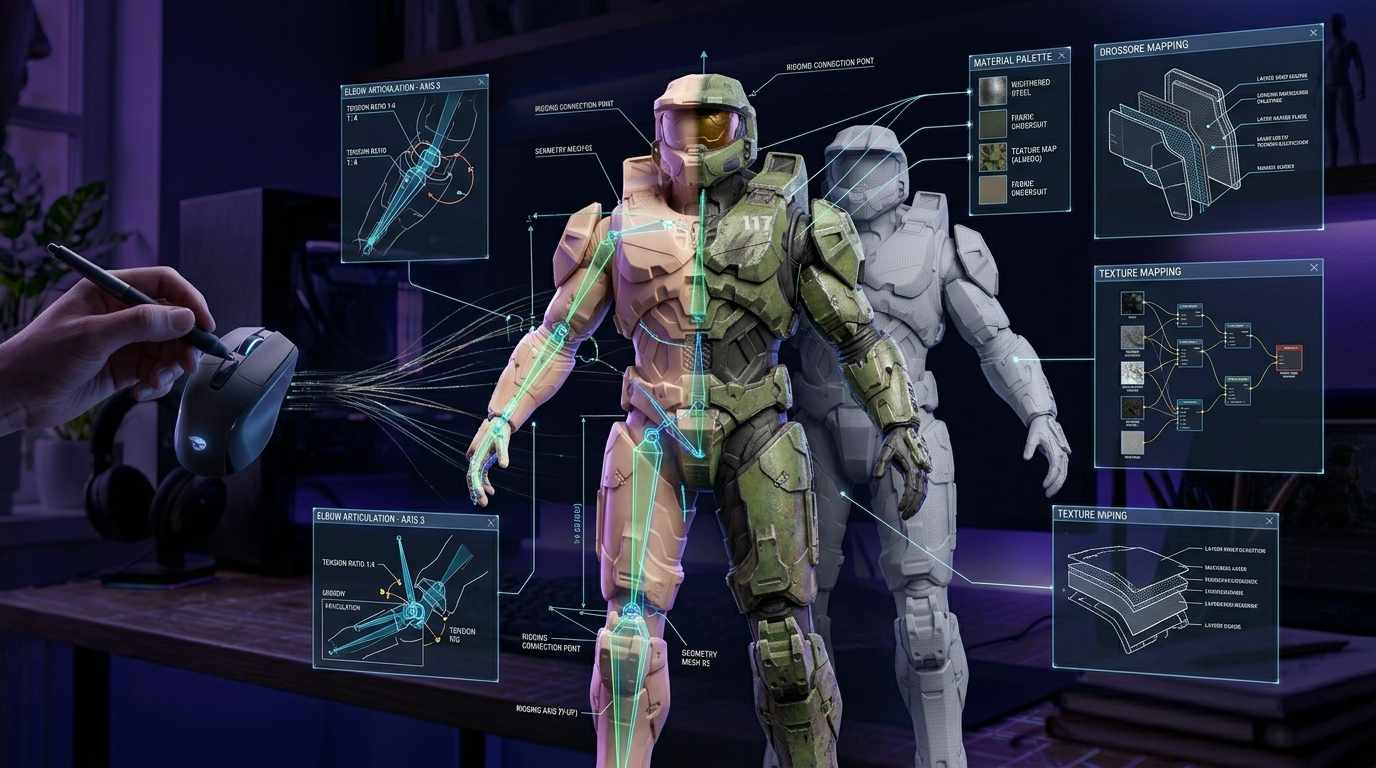Select the tan undersuit material swatch
Viewport: 1376px width, 768px height.
coord(992,190)
